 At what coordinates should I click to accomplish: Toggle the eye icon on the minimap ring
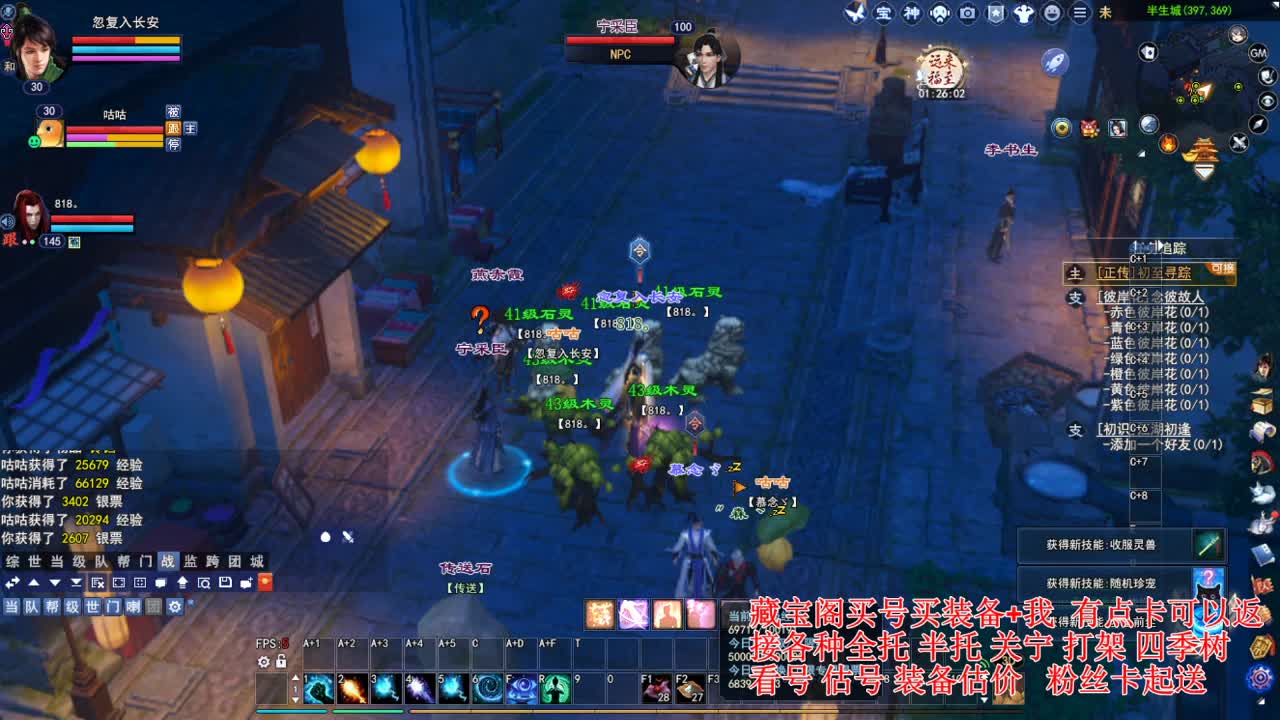point(1266,101)
